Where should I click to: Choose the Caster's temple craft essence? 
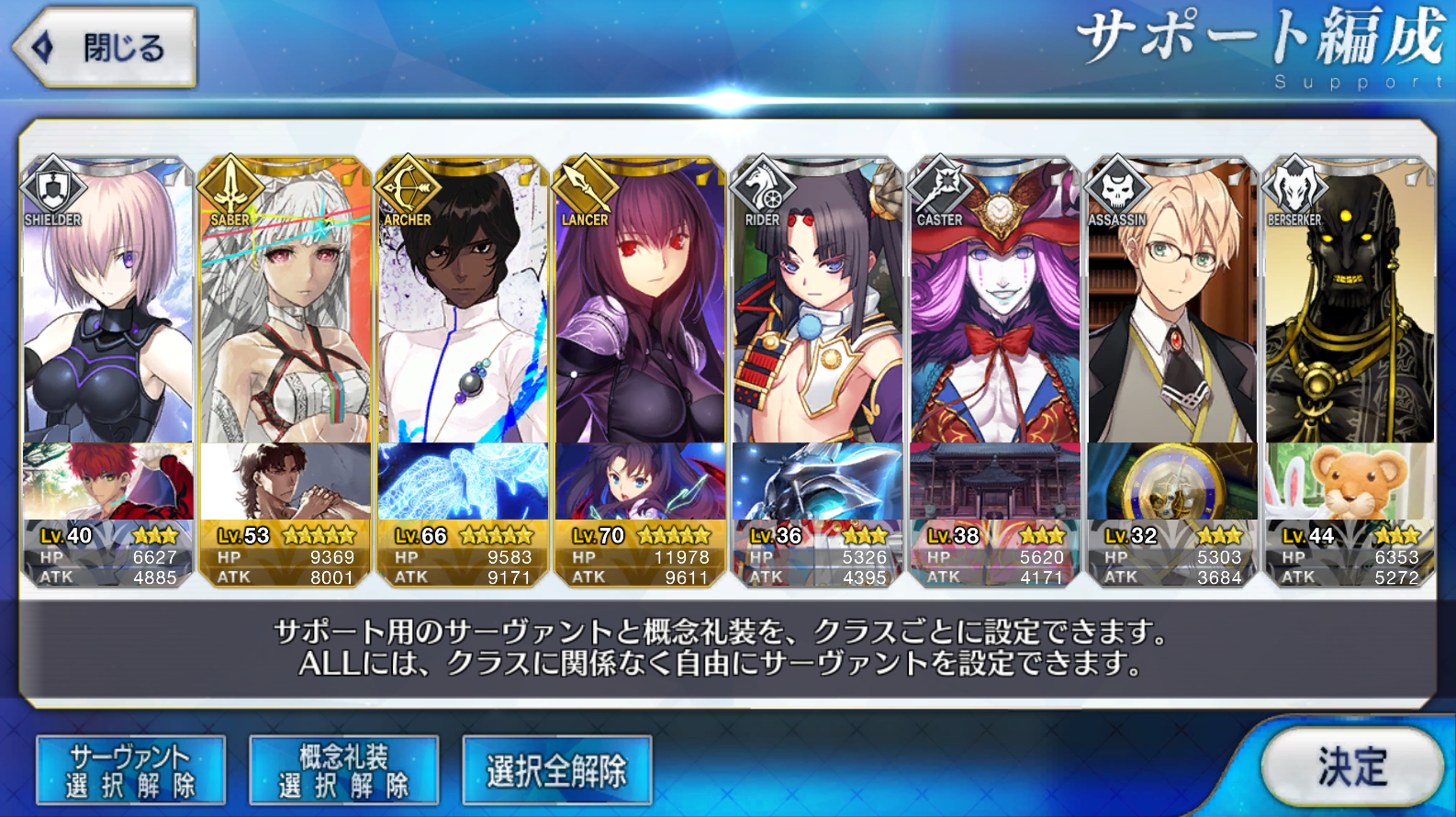[994, 482]
